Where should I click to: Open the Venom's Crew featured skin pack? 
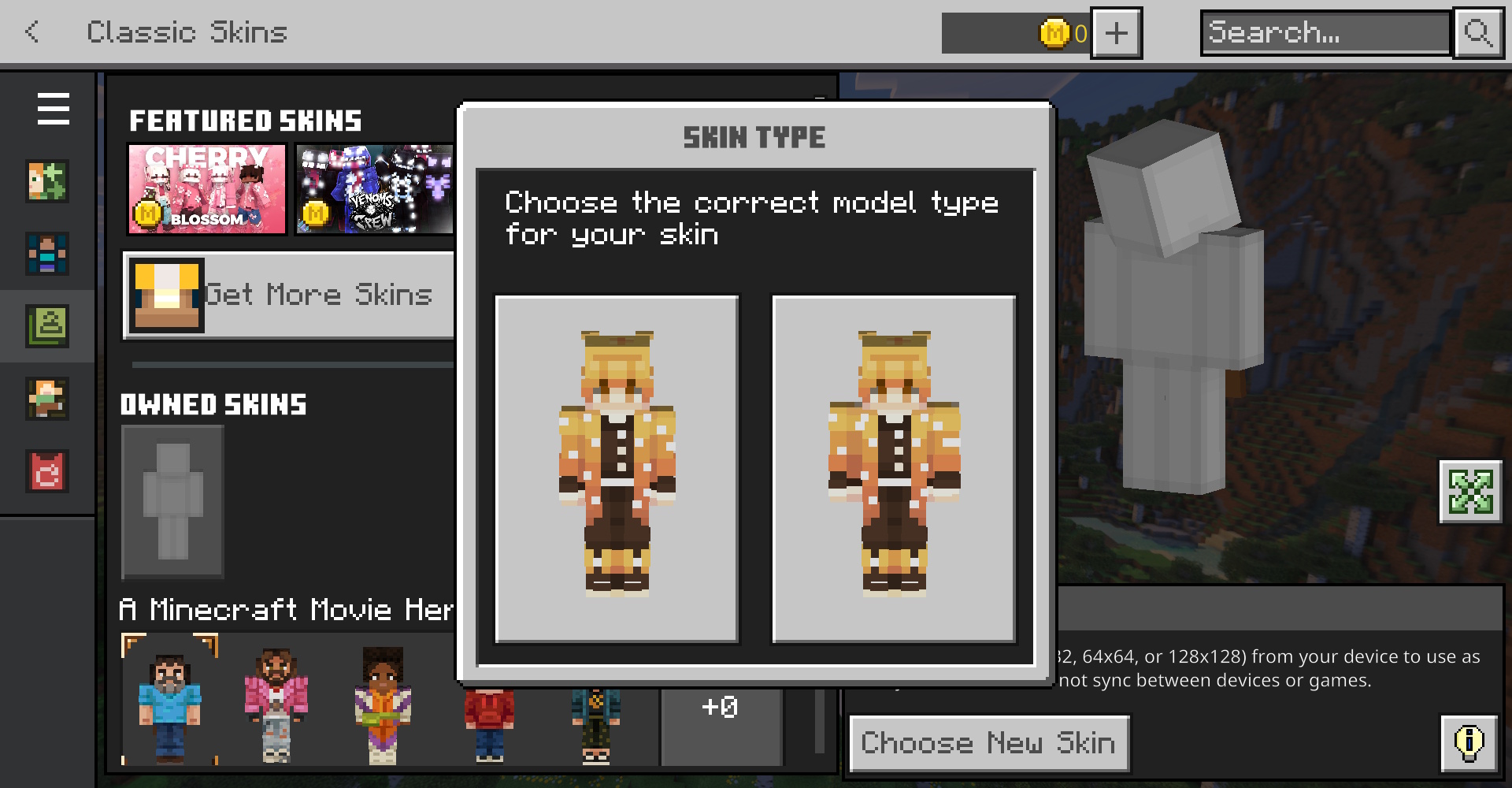point(374,188)
